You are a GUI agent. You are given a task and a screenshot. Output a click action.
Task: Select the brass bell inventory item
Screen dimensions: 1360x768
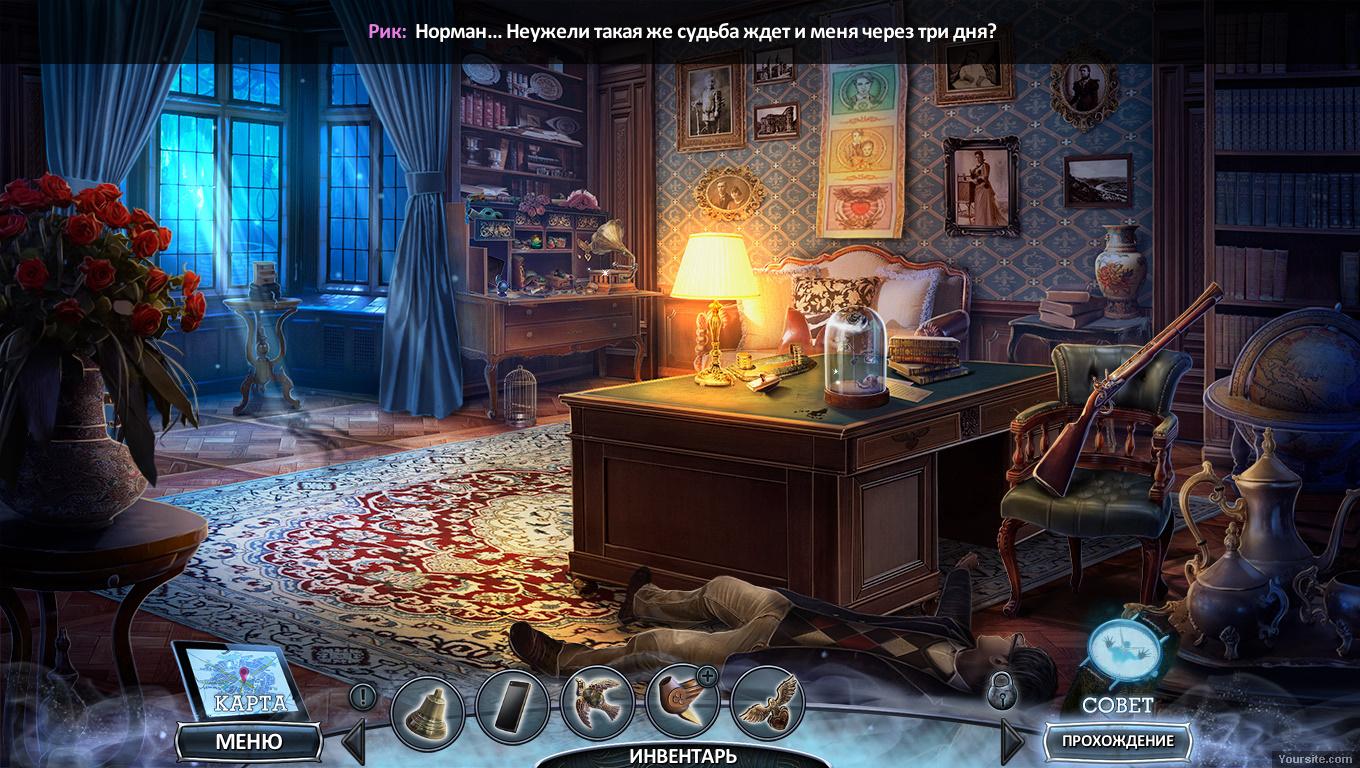pyautogui.click(x=427, y=704)
